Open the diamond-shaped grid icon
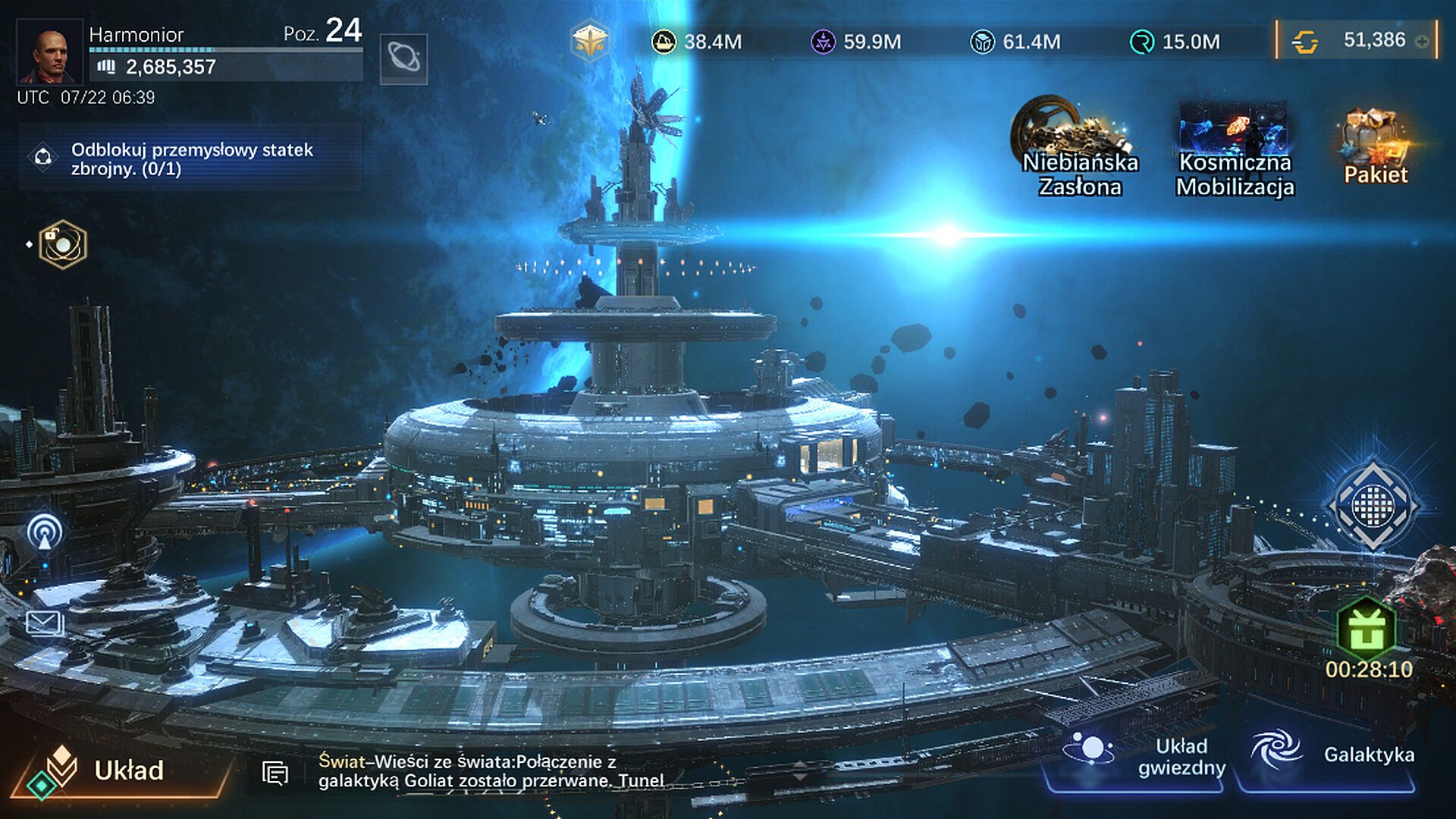1456x819 pixels. pyautogui.click(x=1373, y=504)
